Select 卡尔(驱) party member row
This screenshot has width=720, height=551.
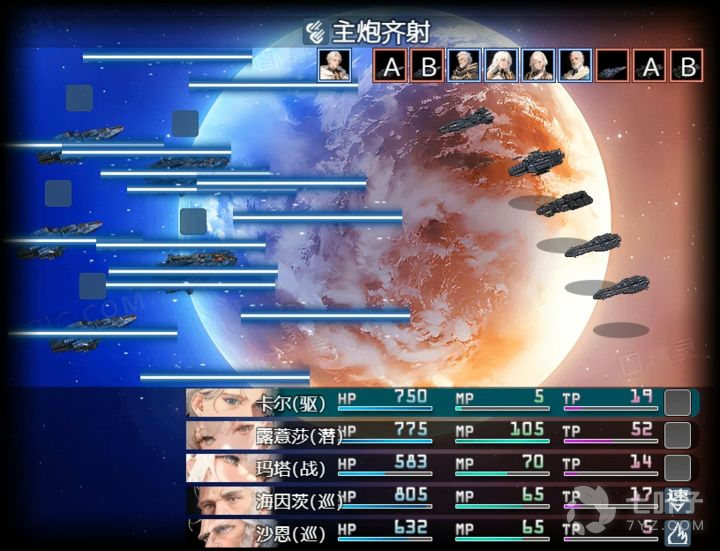[440, 402]
